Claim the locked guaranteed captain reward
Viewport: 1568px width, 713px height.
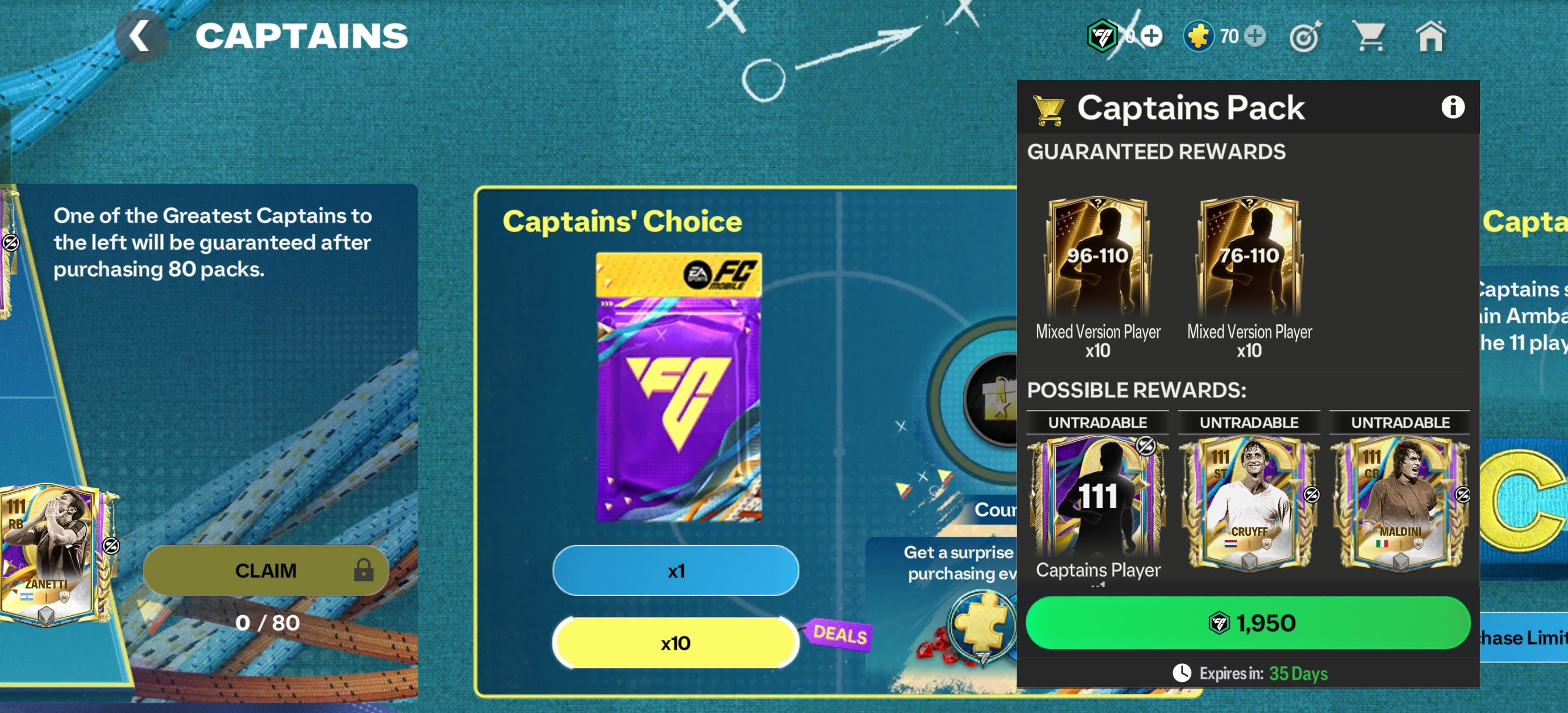tap(266, 570)
